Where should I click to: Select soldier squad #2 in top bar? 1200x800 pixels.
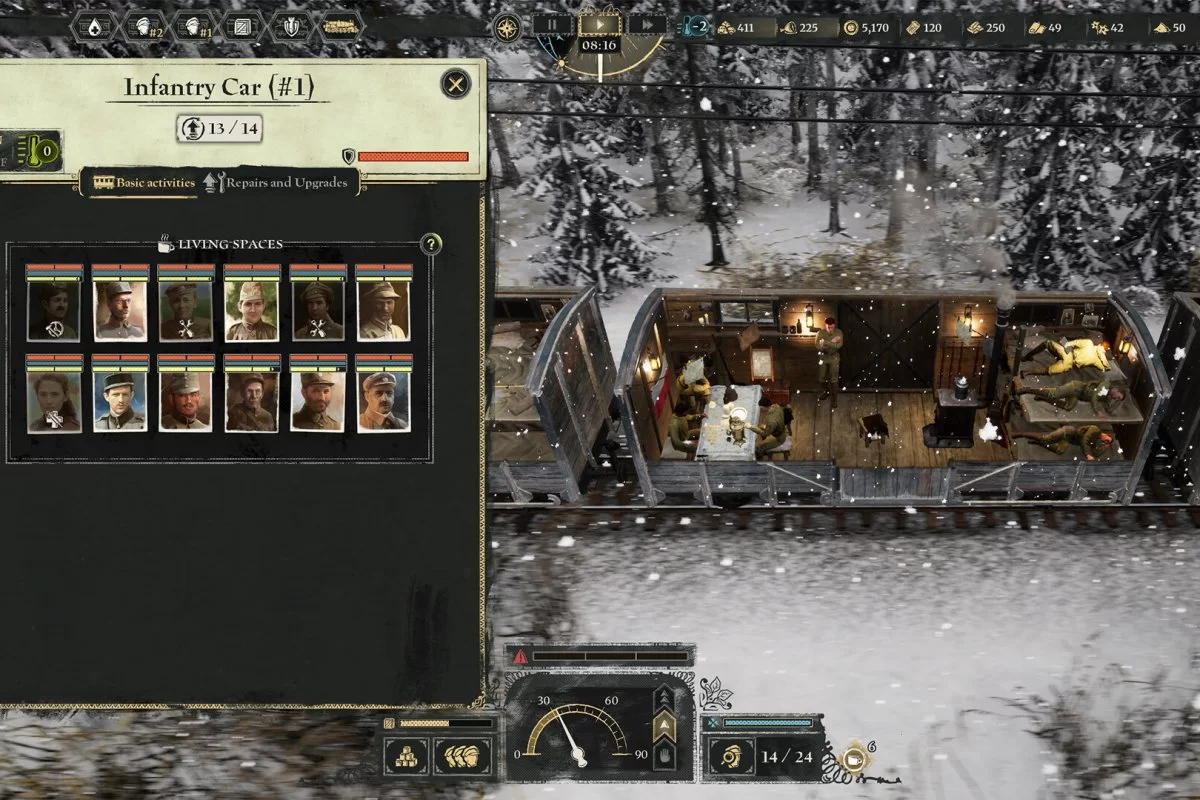tap(144, 26)
